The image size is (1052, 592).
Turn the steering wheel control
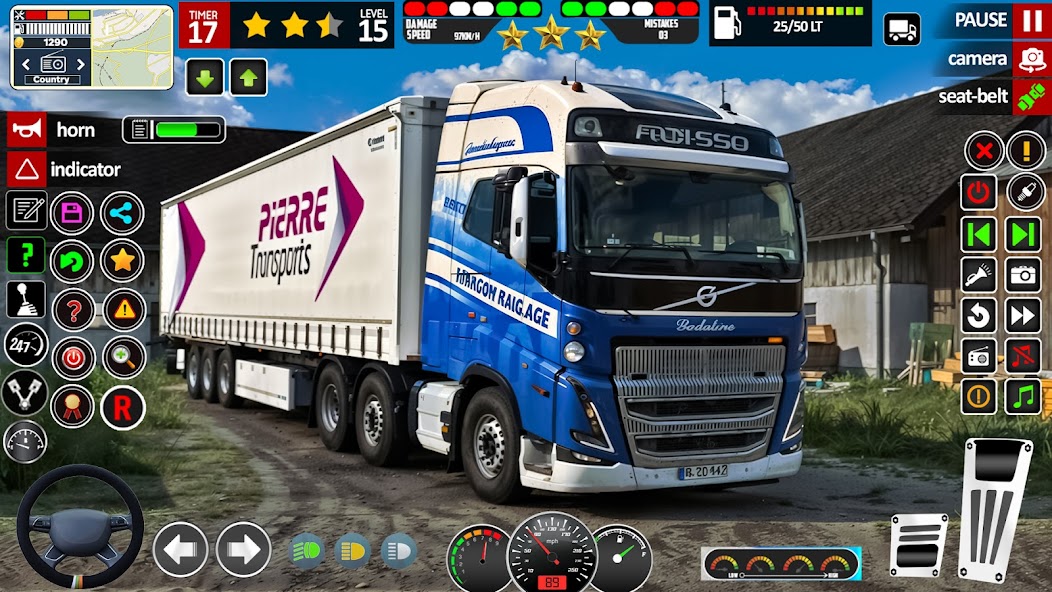(x=80, y=526)
